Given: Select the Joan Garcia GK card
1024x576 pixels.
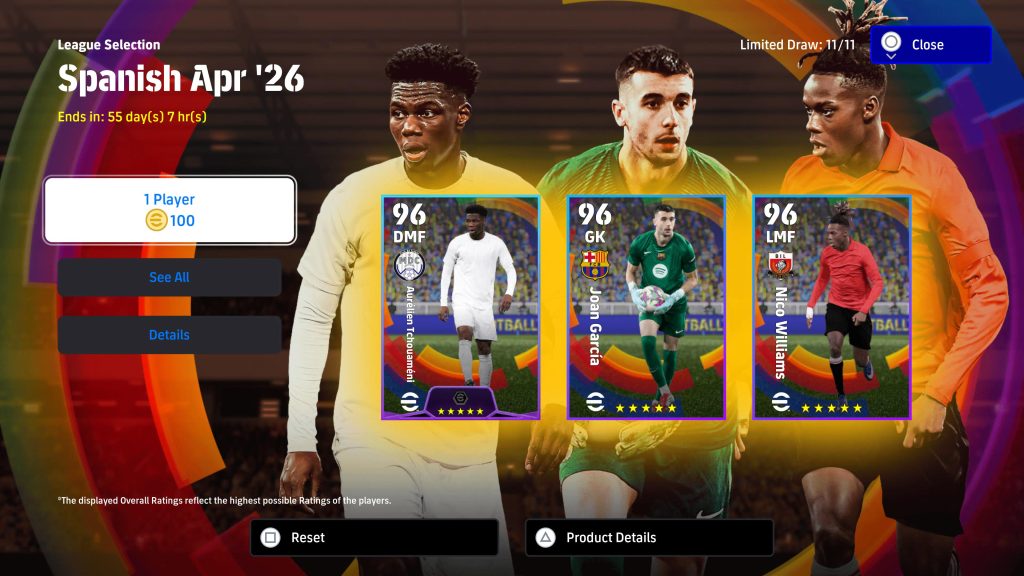Looking at the screenshot, I should pos(646,307).
